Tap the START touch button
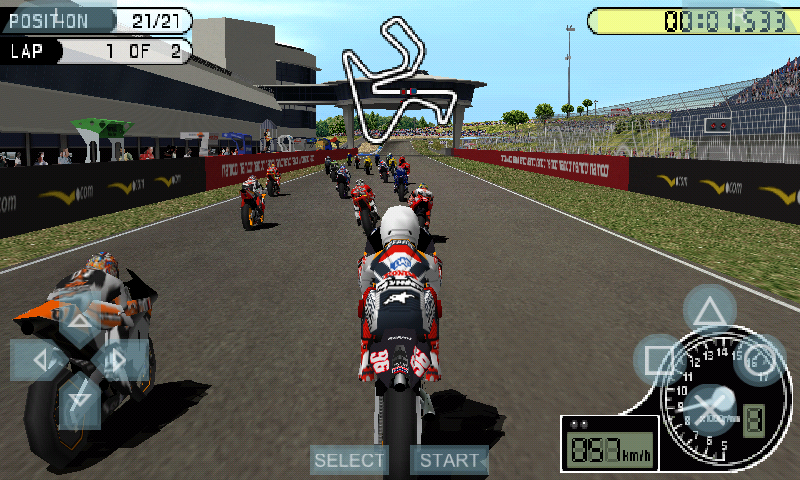 [x=449, y=460]
